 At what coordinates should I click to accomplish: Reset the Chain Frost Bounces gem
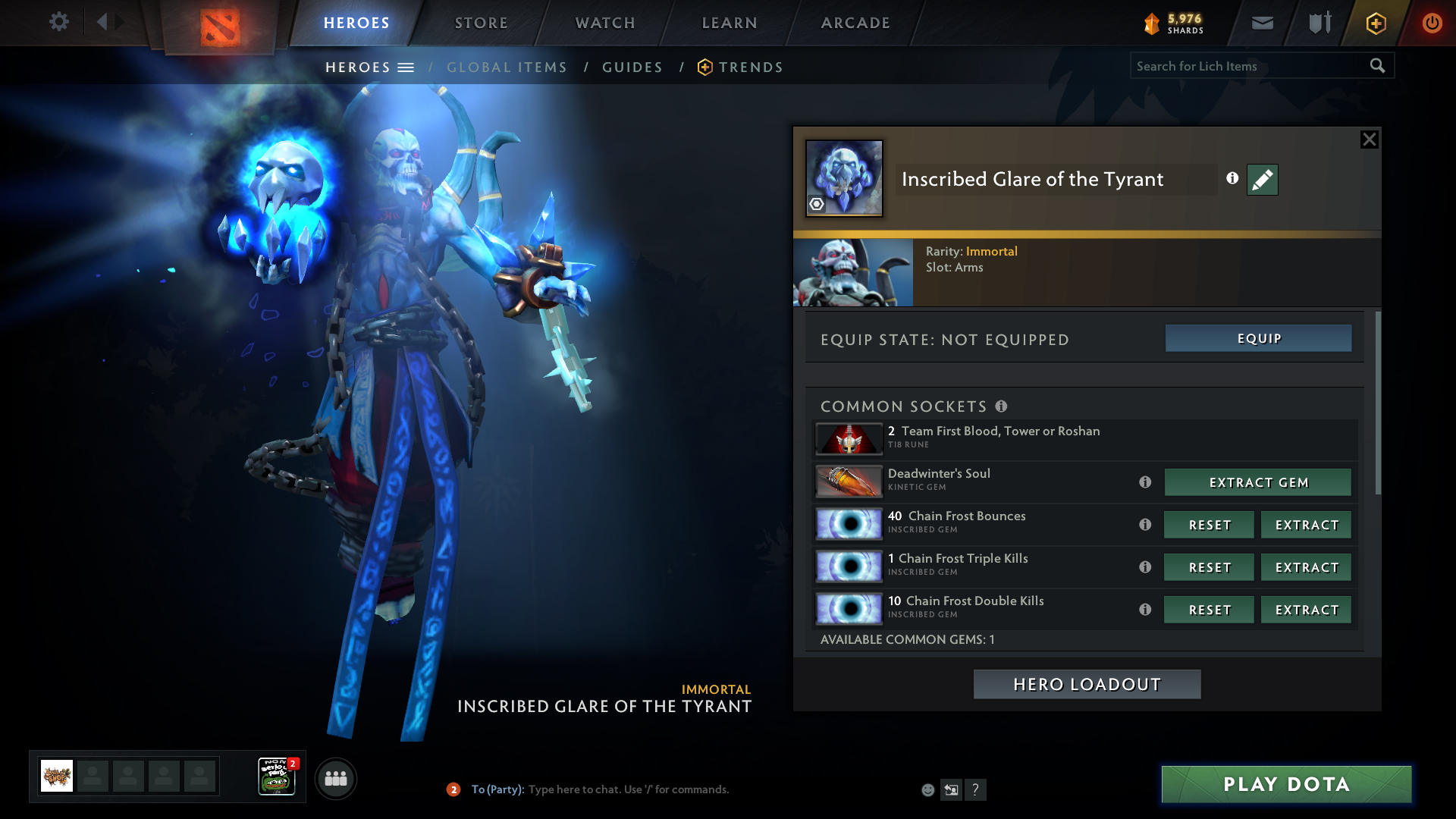point(1209,525)
